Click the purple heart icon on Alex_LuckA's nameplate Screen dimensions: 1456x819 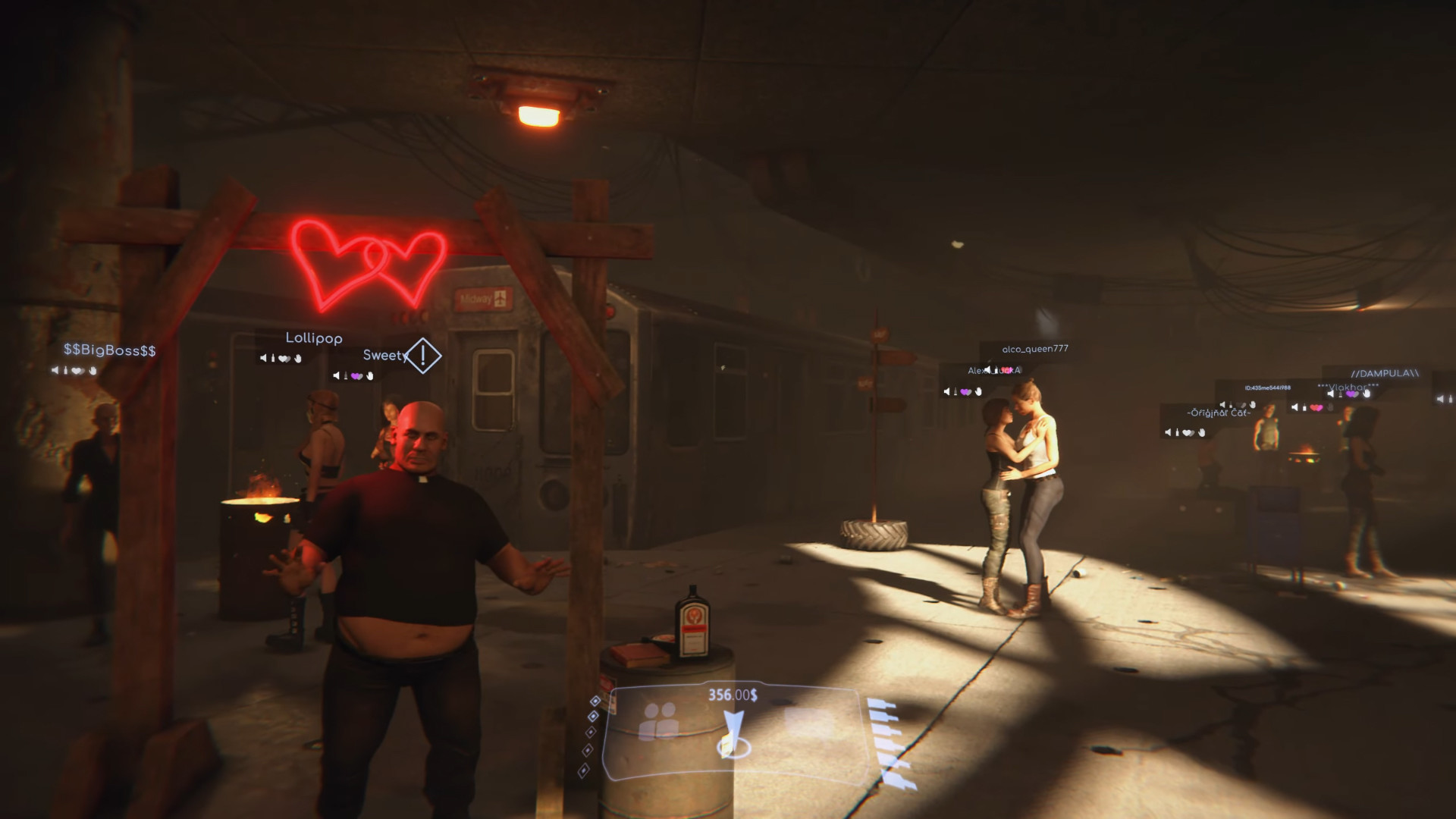click(965, 392)
